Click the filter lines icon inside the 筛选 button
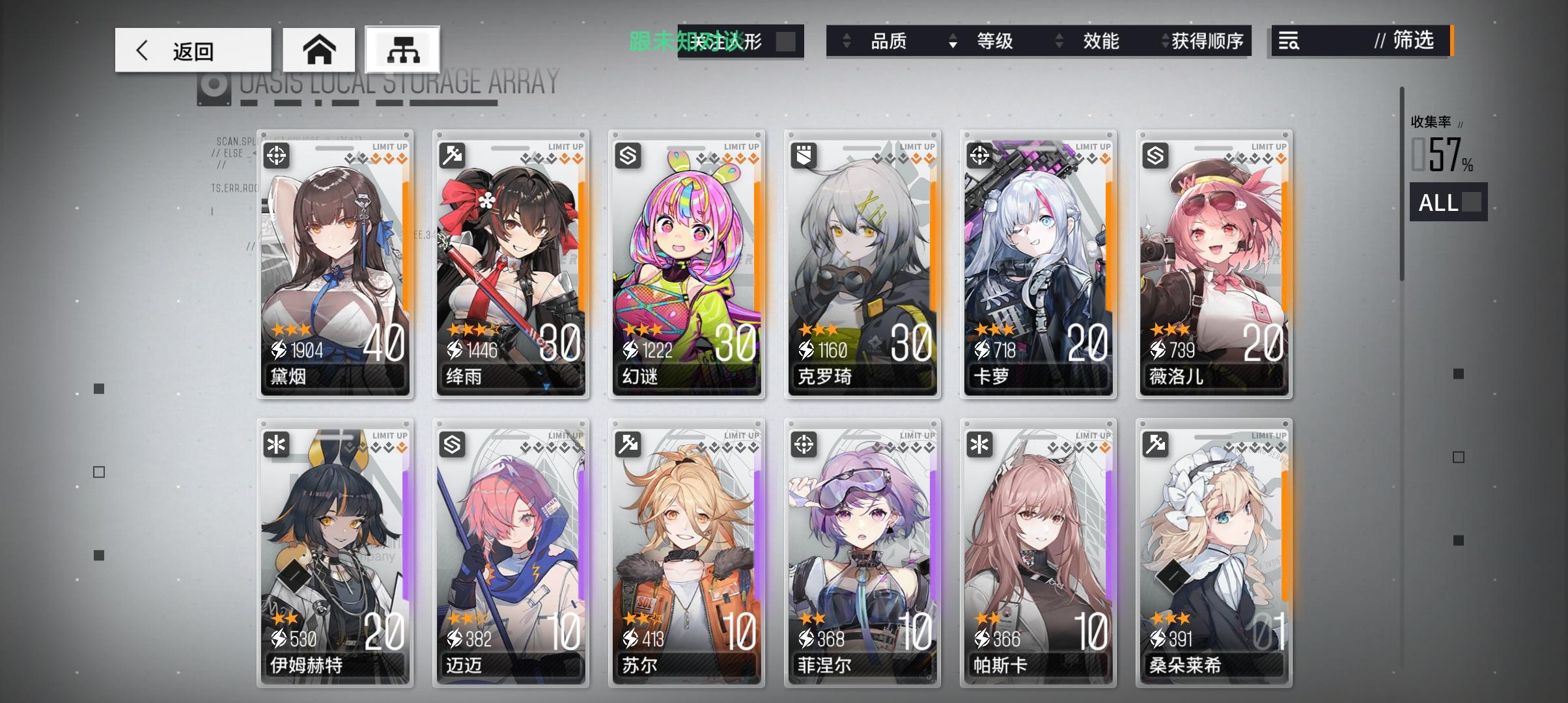This screenshot has height=703, width=1568. (1287, 42)
